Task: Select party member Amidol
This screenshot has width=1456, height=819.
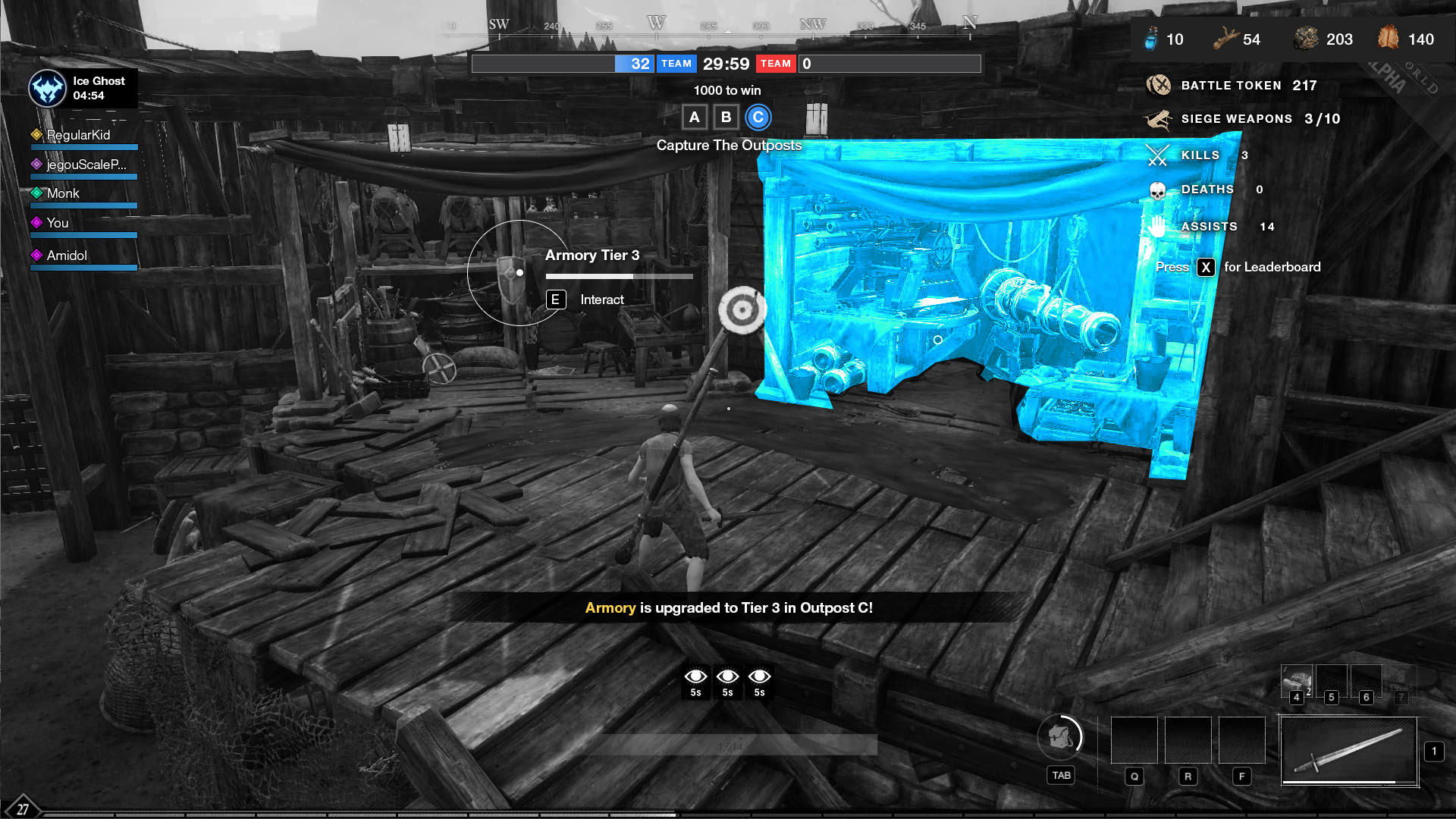Action: tap(67, 256)
